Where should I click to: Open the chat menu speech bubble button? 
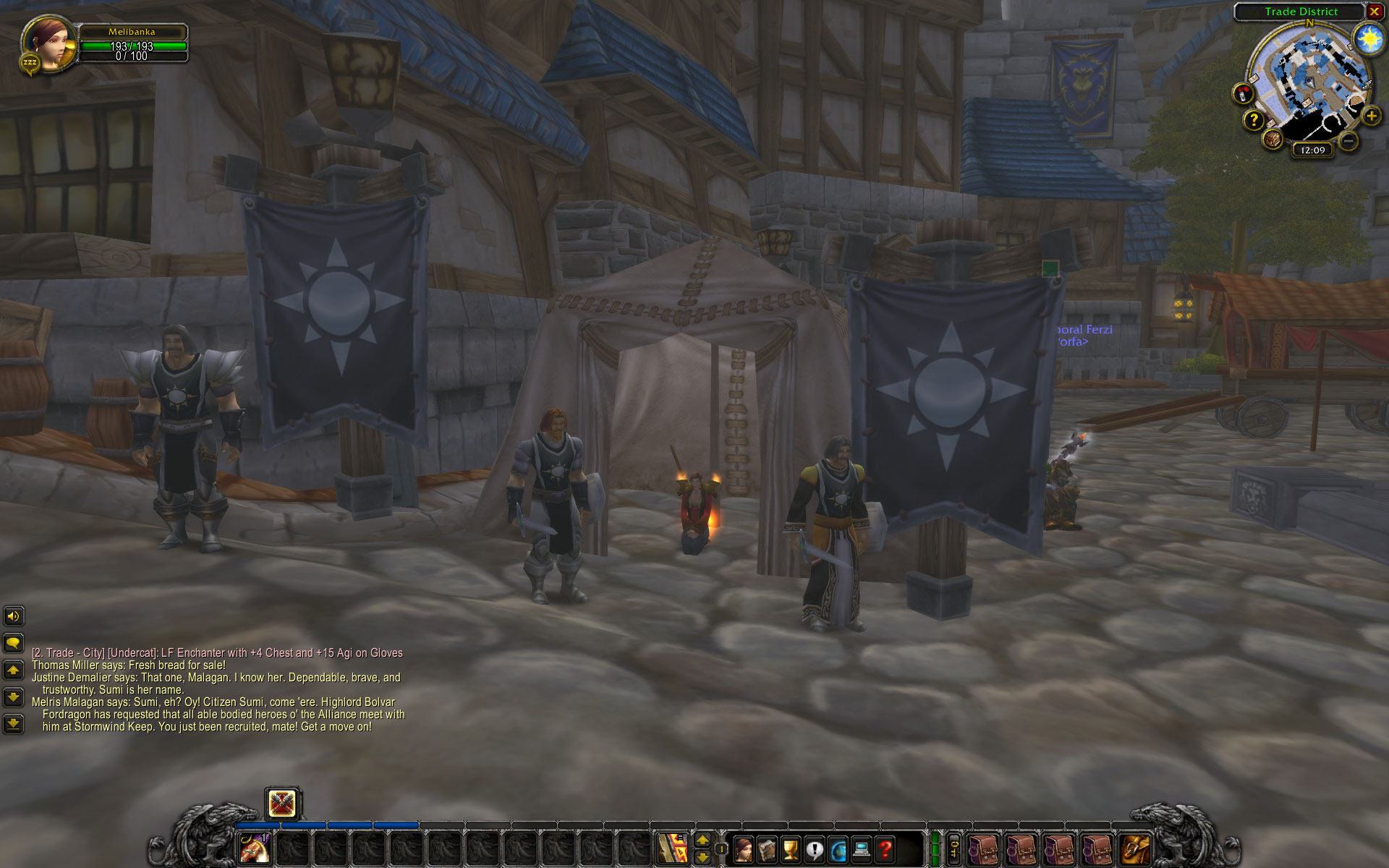coord(13,643)
